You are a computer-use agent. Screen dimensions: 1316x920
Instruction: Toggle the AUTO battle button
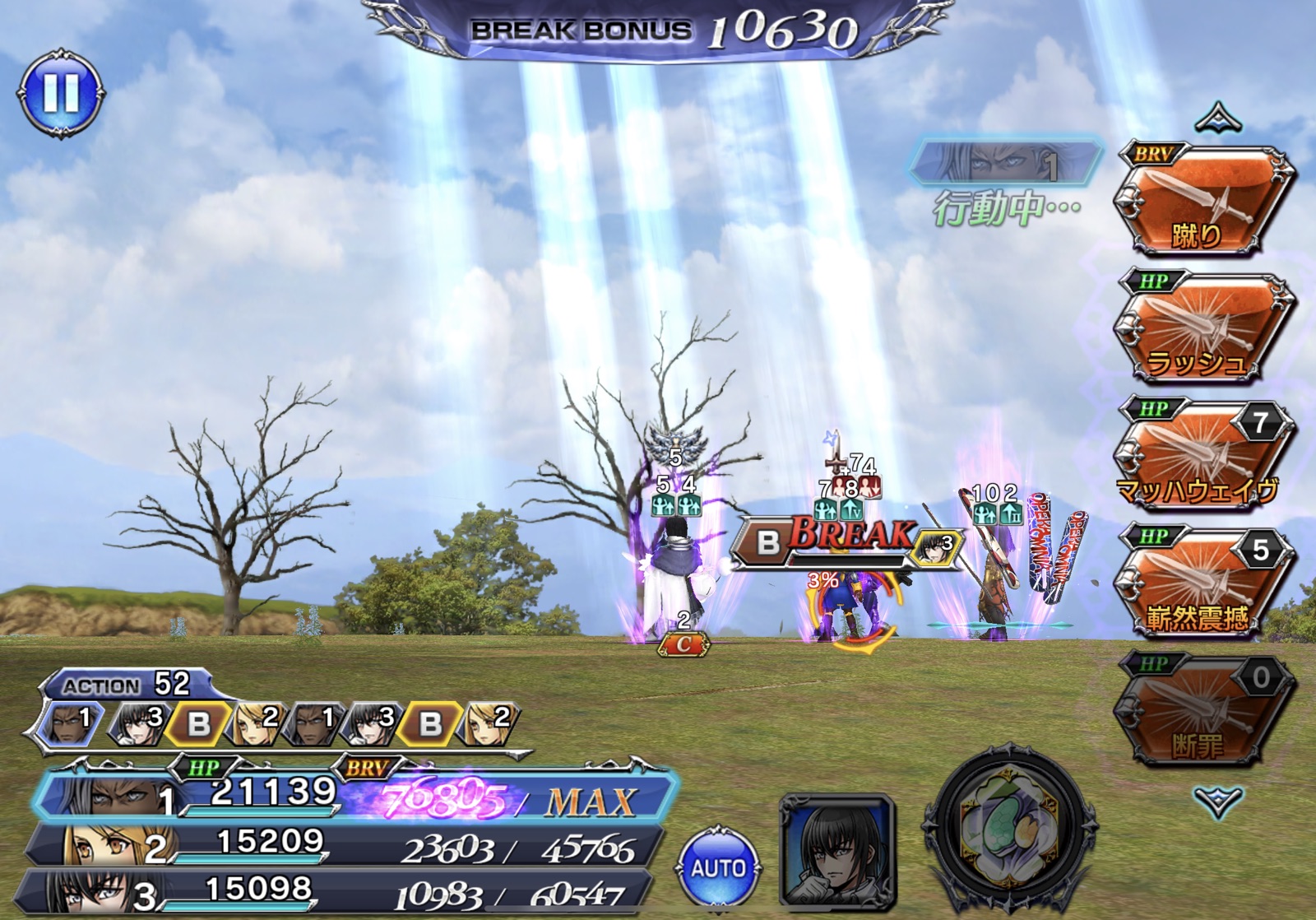click(x=718, y=867)
